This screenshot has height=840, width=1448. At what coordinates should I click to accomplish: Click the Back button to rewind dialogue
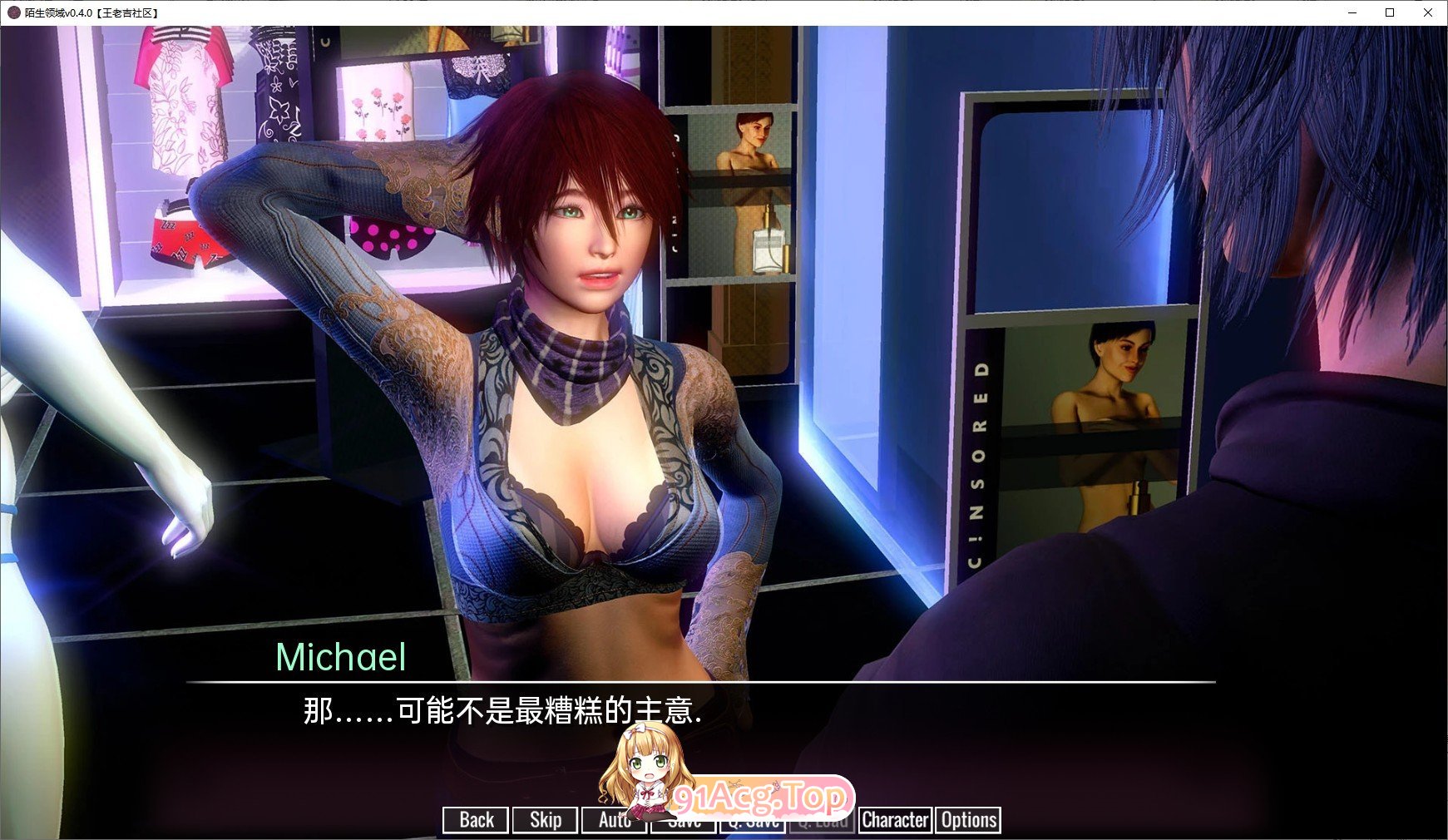(x=475, y=820)
